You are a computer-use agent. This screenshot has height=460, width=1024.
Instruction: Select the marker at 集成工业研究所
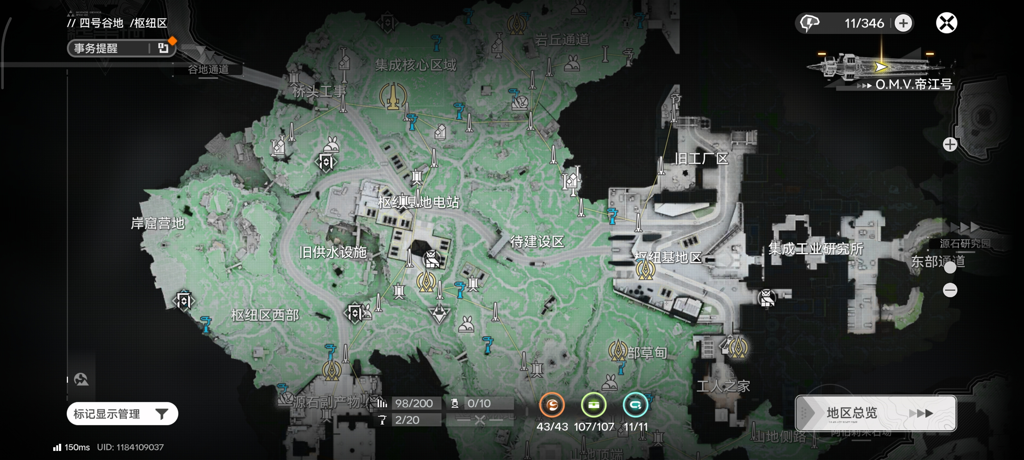pos(766,296)
